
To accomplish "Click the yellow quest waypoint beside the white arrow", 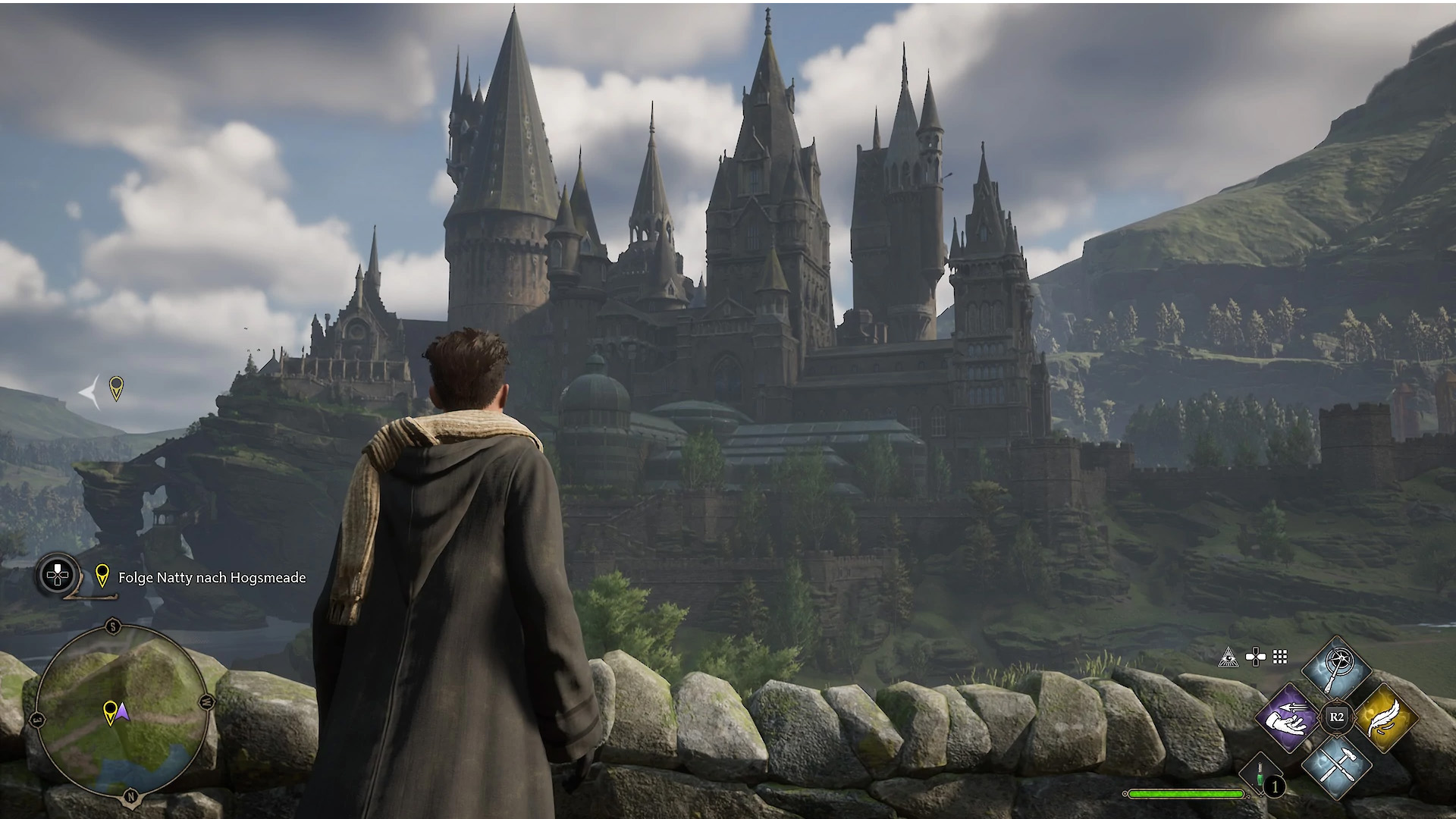I will point(116,388).
